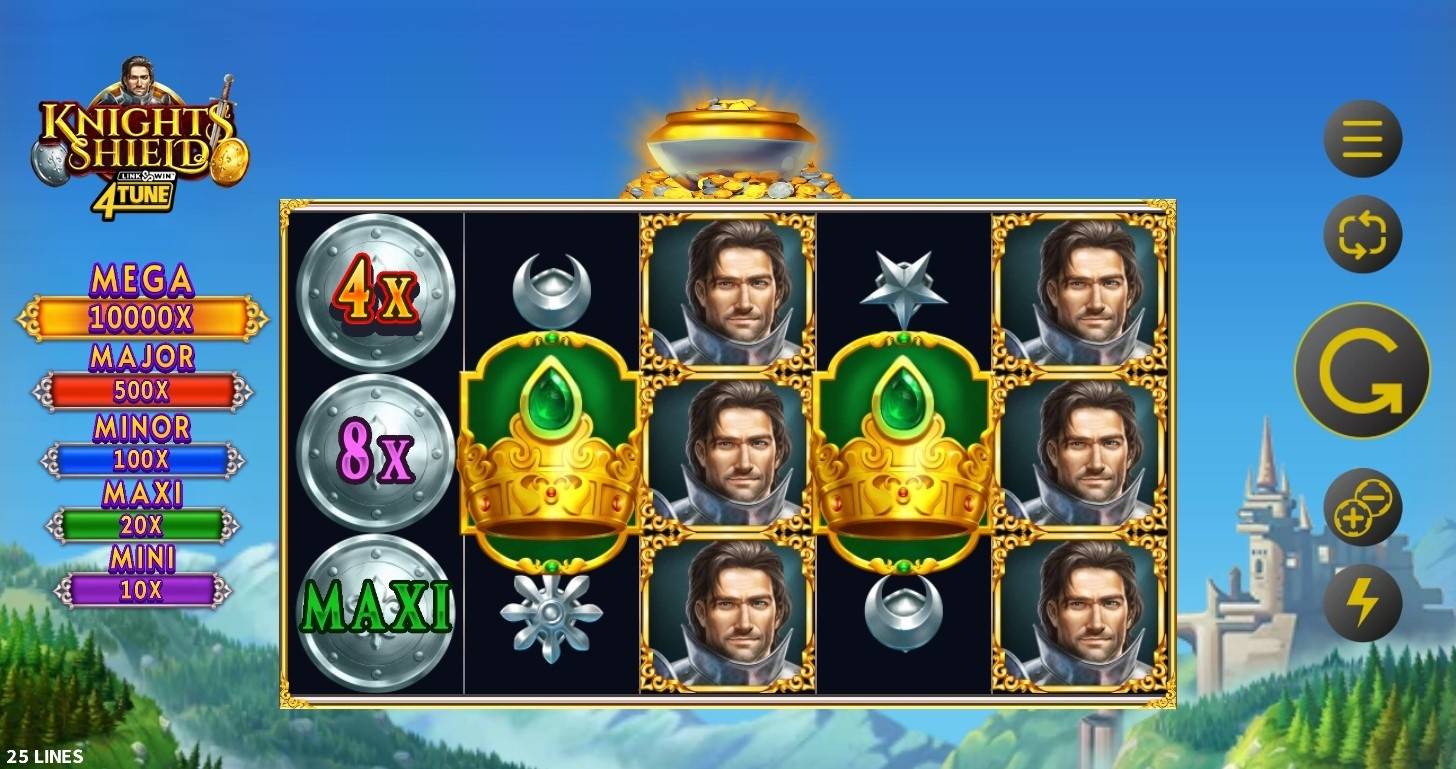Open bet adjustment with the coins plus-minus icon
The image size is (1456, 769).
tap(1362, 508)
